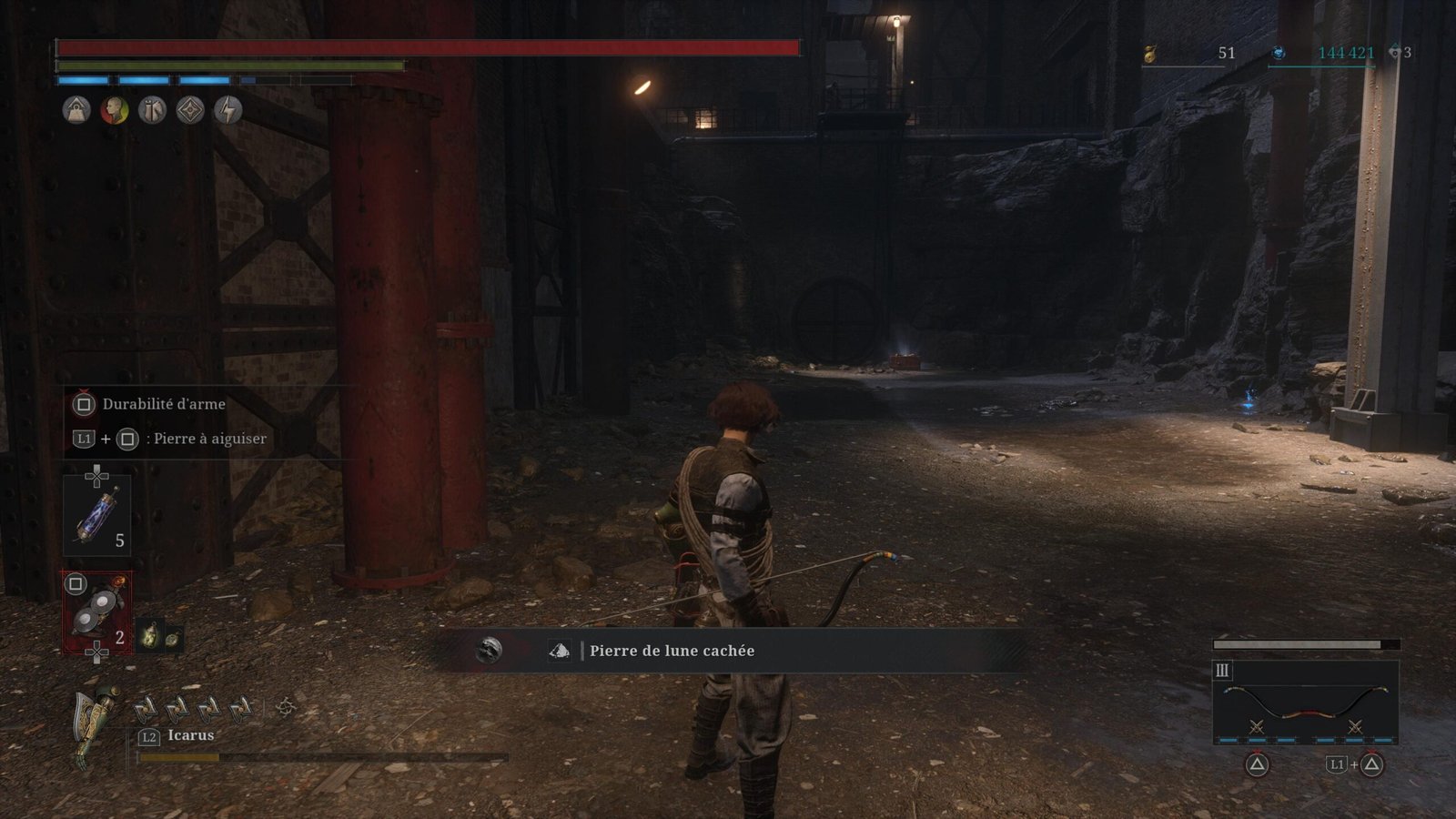Use the grinder item in the red slot
1456x819 pixels.
point(96,612)
